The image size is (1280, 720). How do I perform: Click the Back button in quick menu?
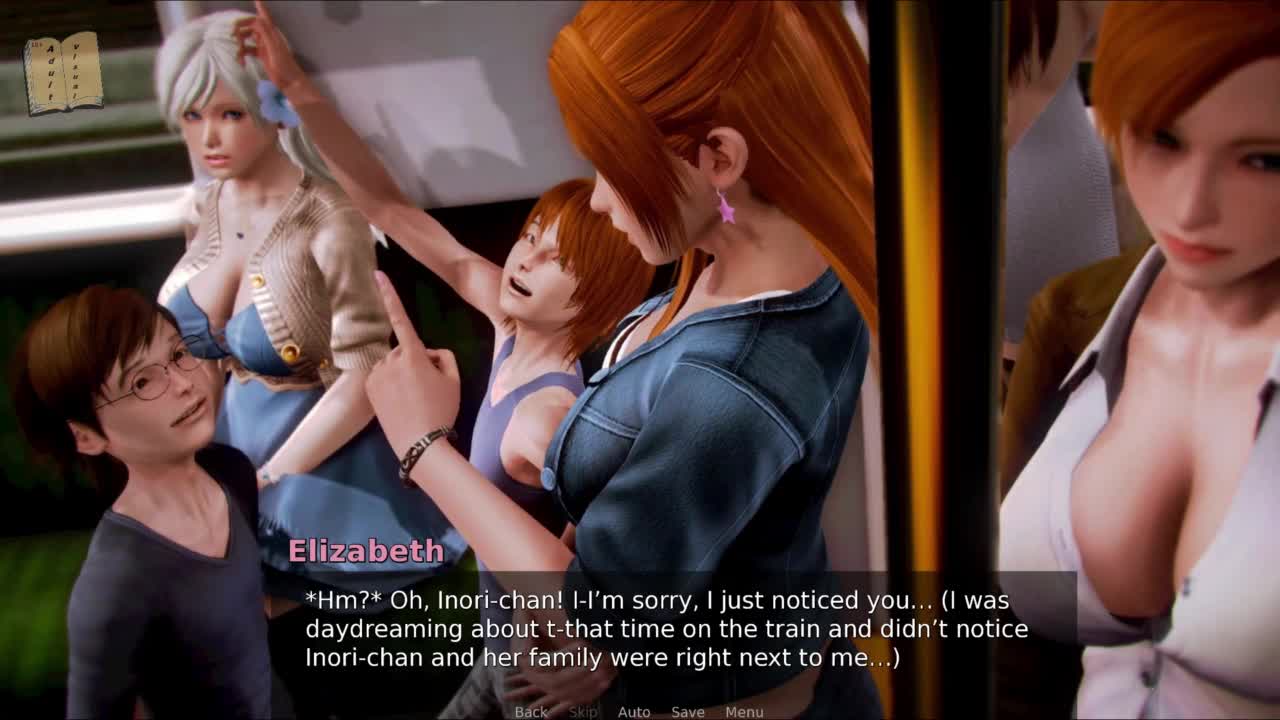click(x=531, y=712)
